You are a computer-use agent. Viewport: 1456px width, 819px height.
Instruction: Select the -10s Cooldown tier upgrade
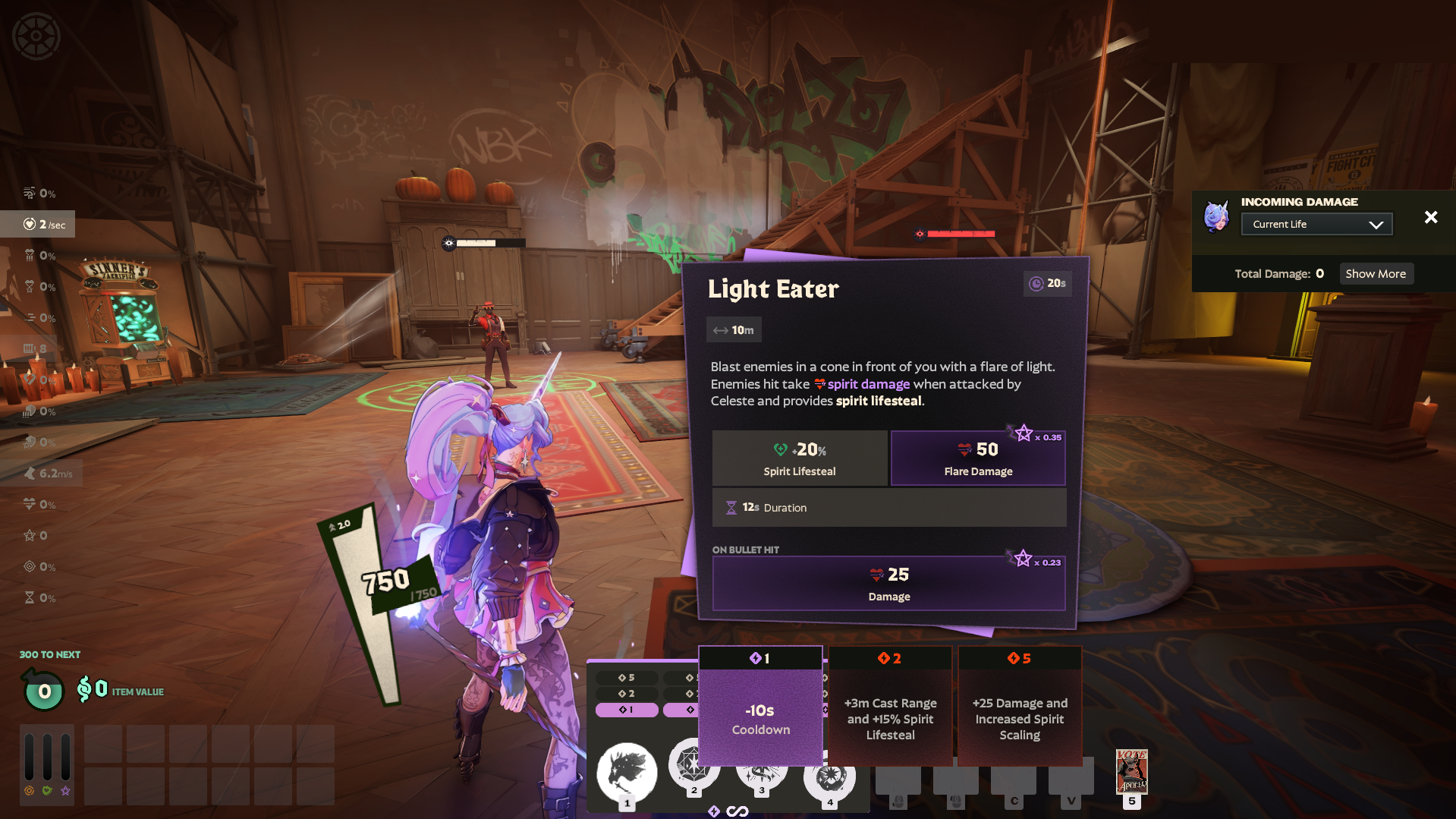click(760, 710)
